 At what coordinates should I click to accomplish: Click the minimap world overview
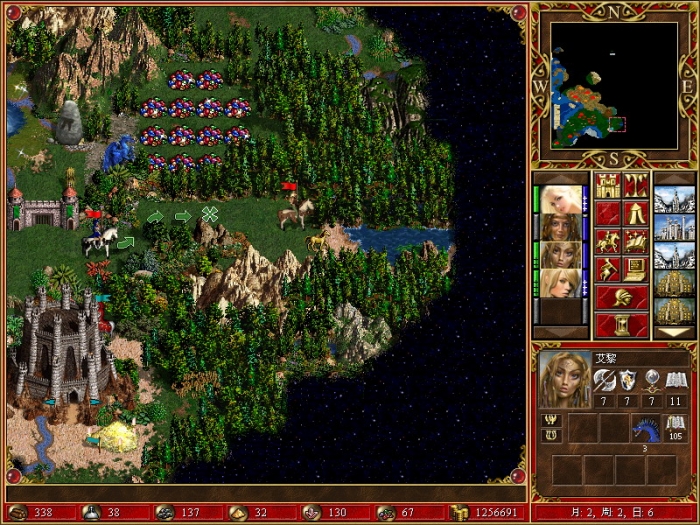pos(614,83)
